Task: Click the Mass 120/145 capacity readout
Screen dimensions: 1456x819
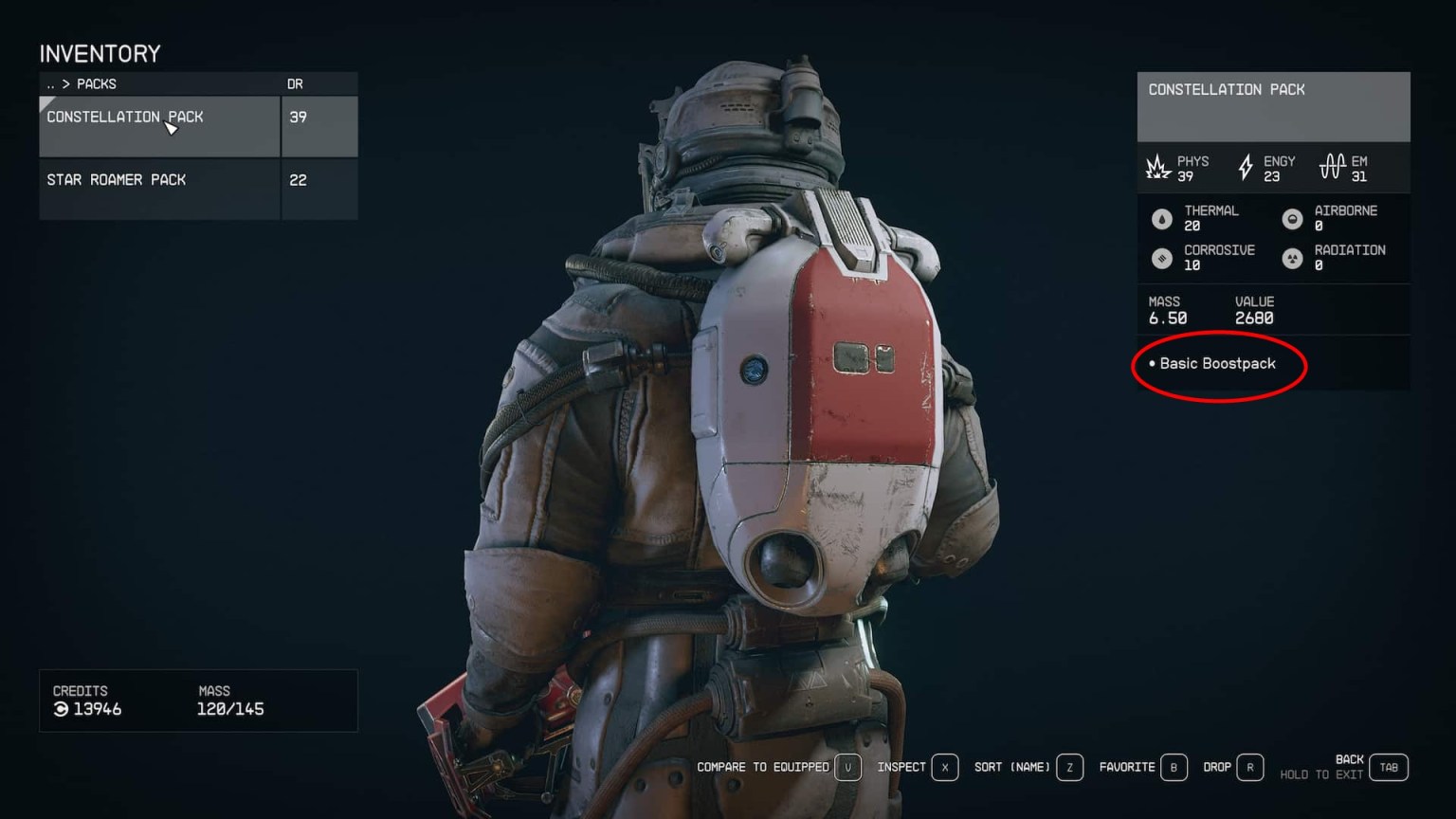Action: [x=232, y=708]
